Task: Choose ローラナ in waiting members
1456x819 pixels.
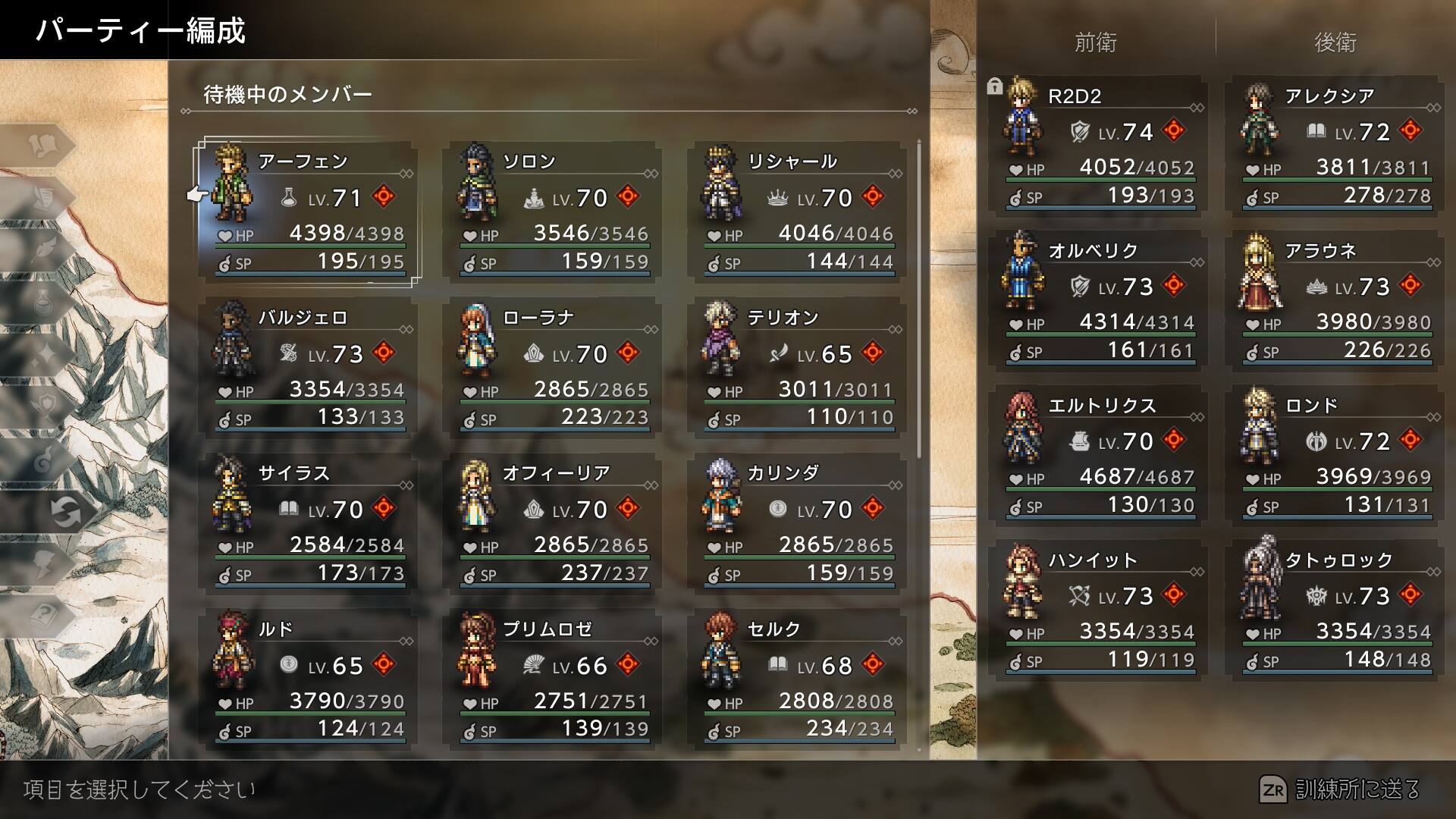Action: tap(552, 369)
